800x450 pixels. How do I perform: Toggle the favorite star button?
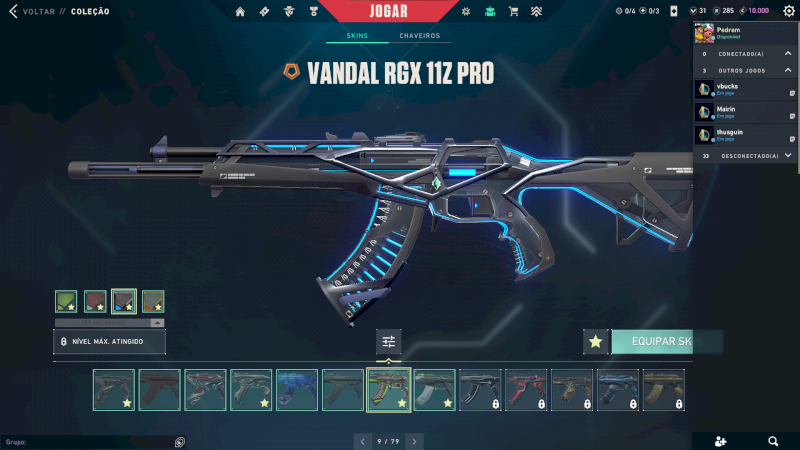(x=596, y=342)
